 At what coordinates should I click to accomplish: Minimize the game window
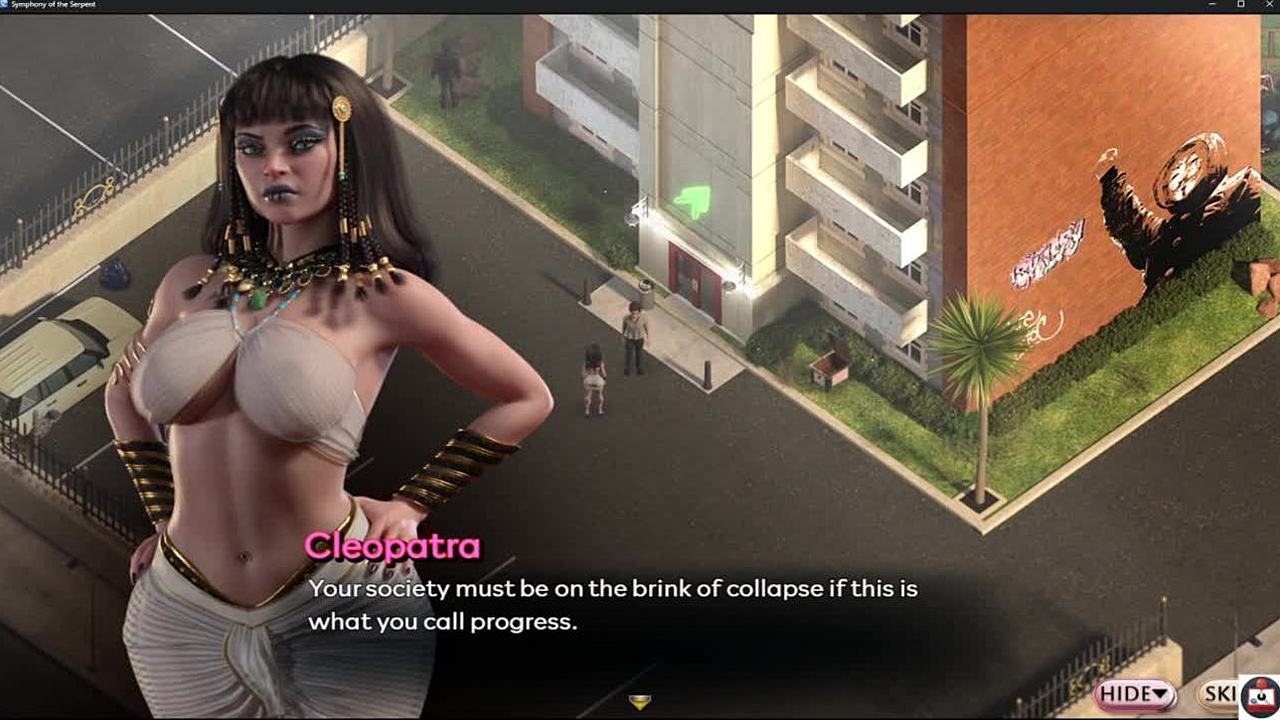pyautogui.click(x=1213, y=5)
